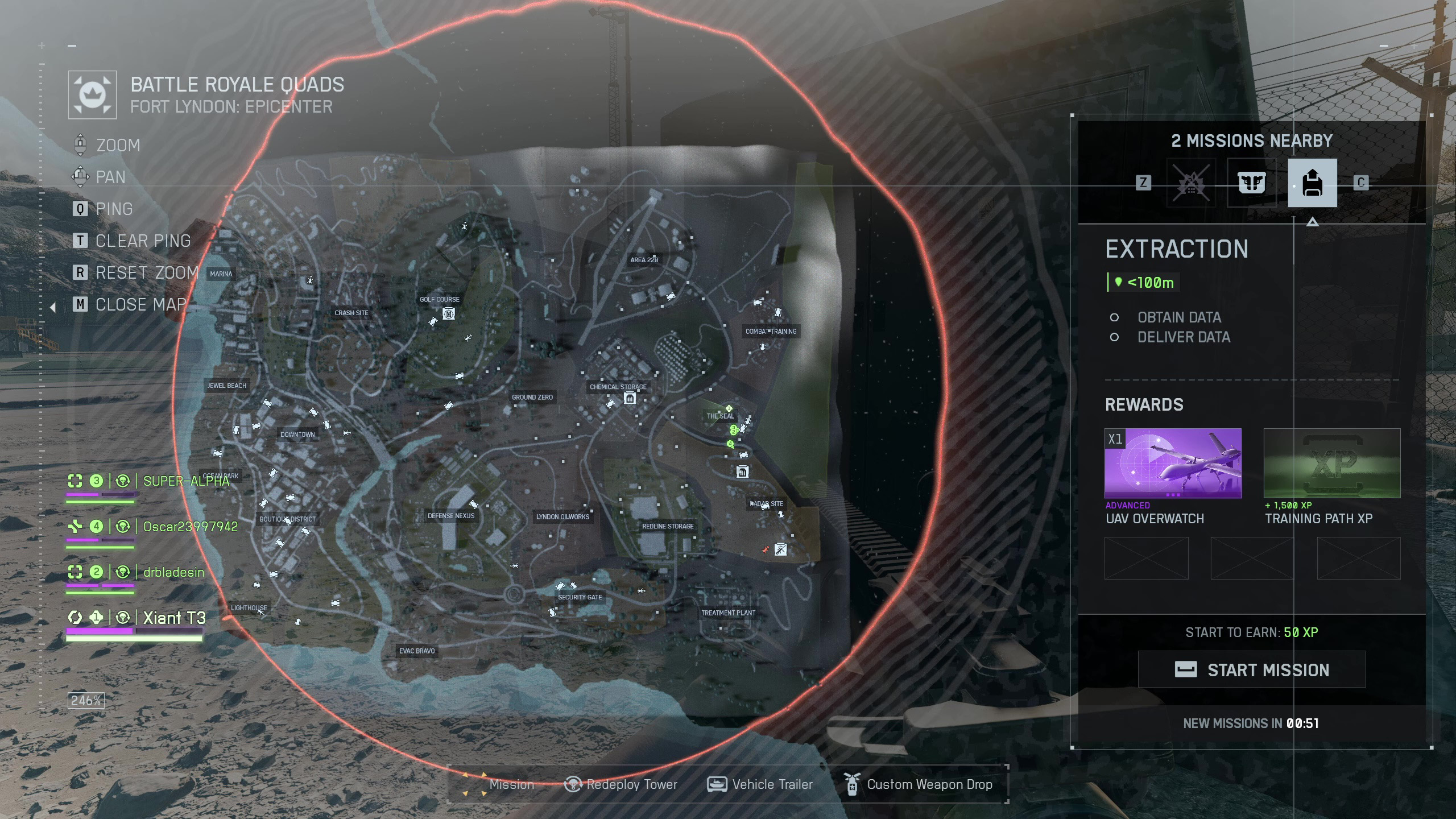Image resolution: width=1456 pixels, height=819 pixels.
Task: Select squad member SUPER-ALPHA
Action: pos(185,481)
